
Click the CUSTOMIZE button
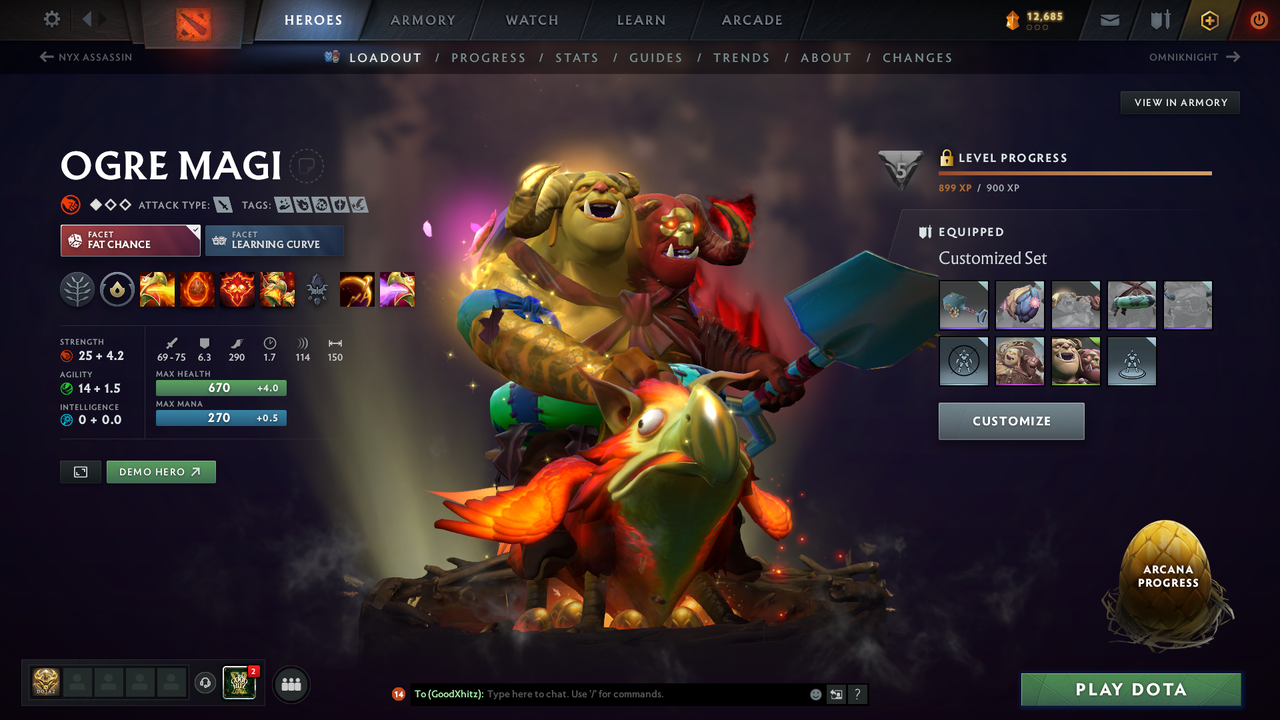(1011, 420)
